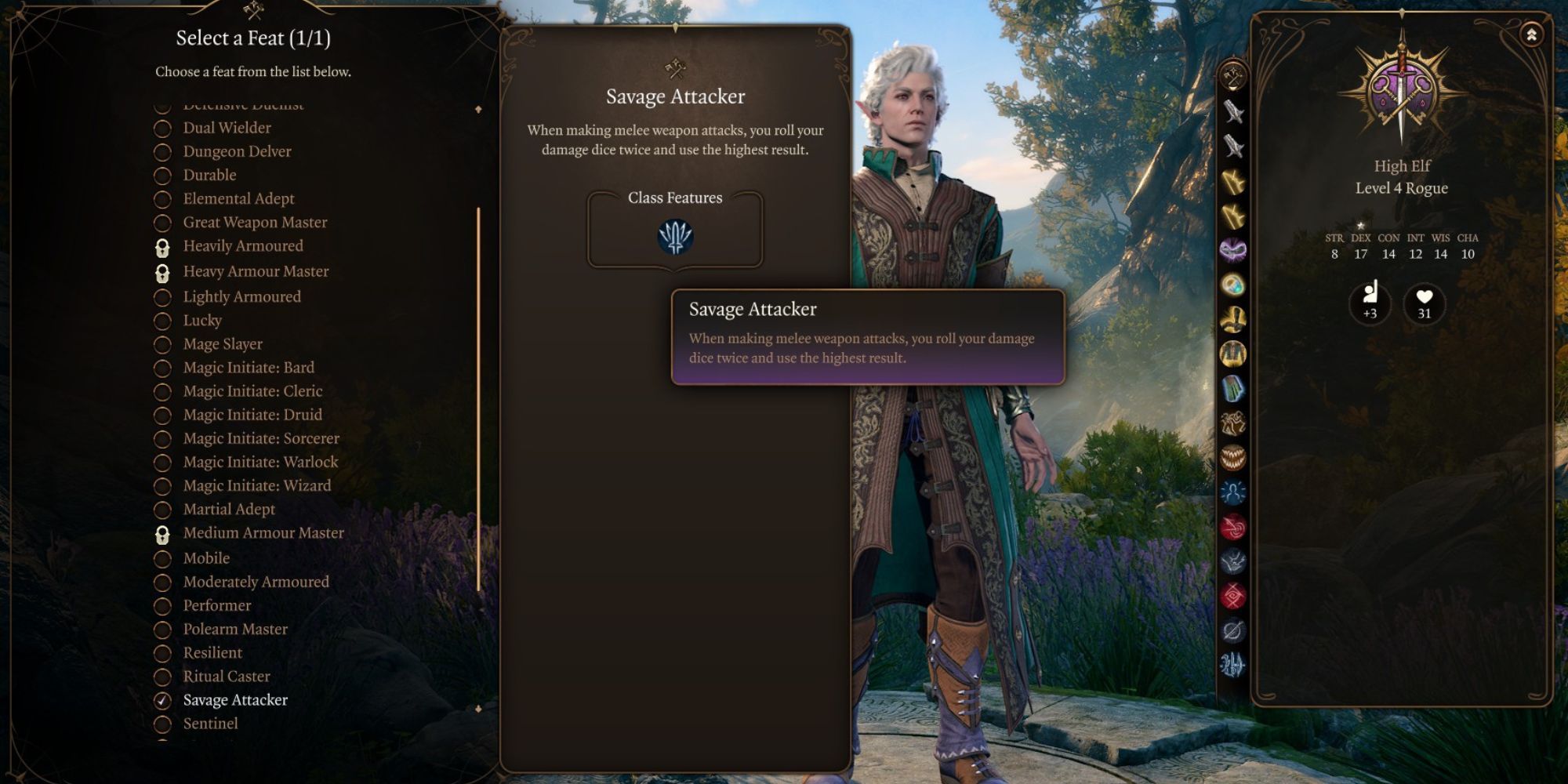Select the Lucky feat radio button
This screenshot has width=1568, height=784.
pos(164,321)
